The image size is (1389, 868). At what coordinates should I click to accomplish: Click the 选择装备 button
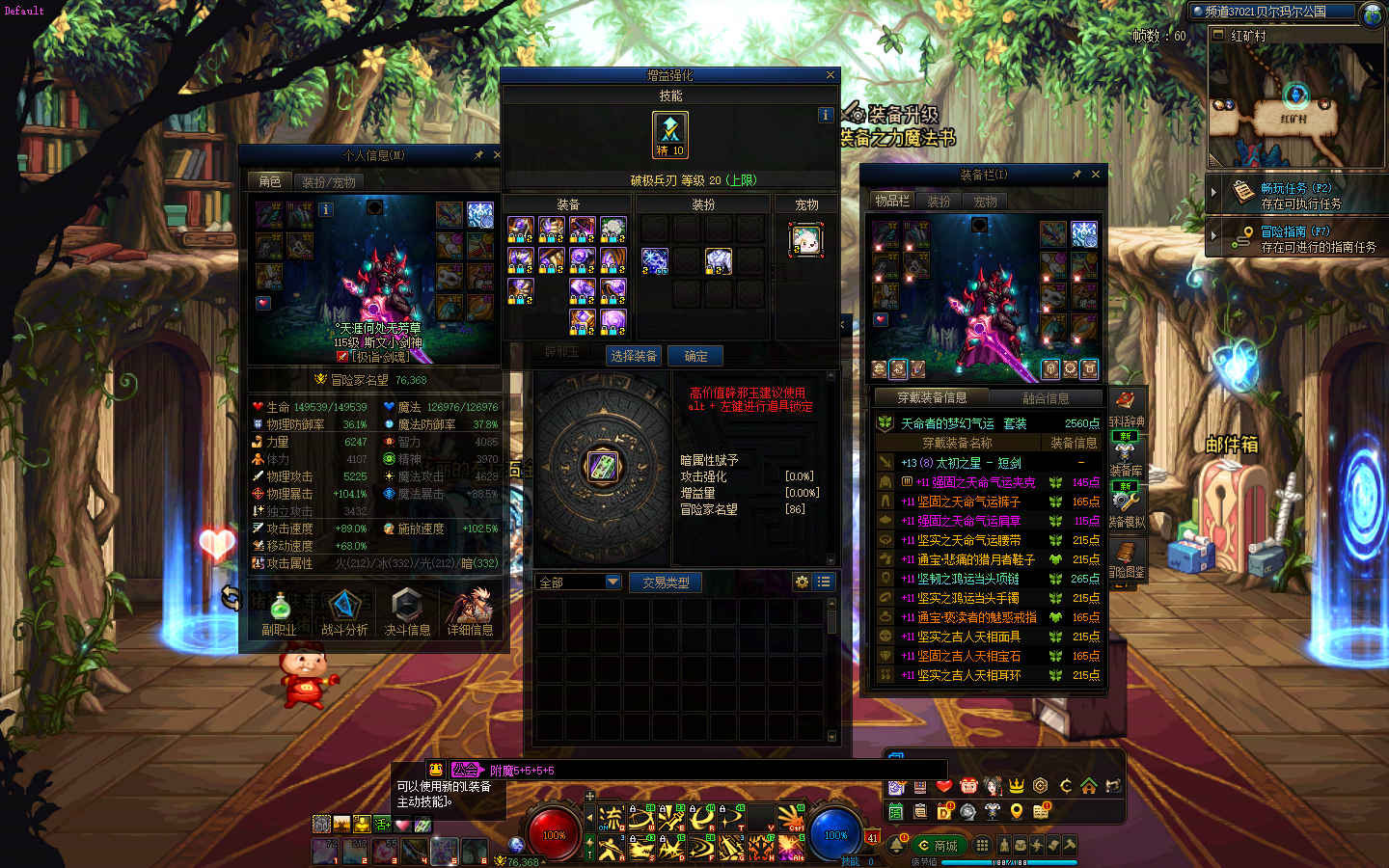[x=634, y=356]
